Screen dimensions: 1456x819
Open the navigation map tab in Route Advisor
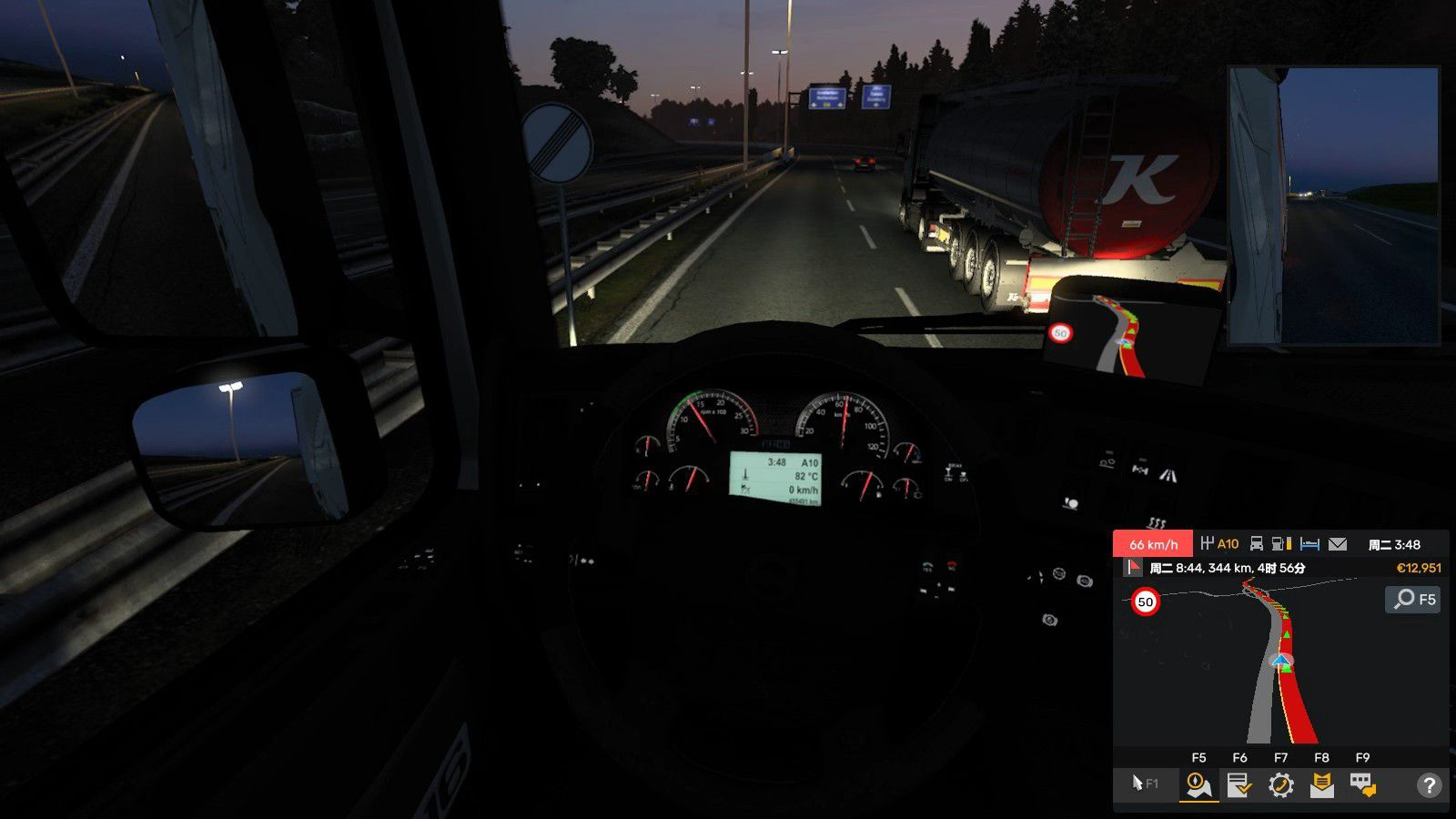click(x=1198, y=784)
